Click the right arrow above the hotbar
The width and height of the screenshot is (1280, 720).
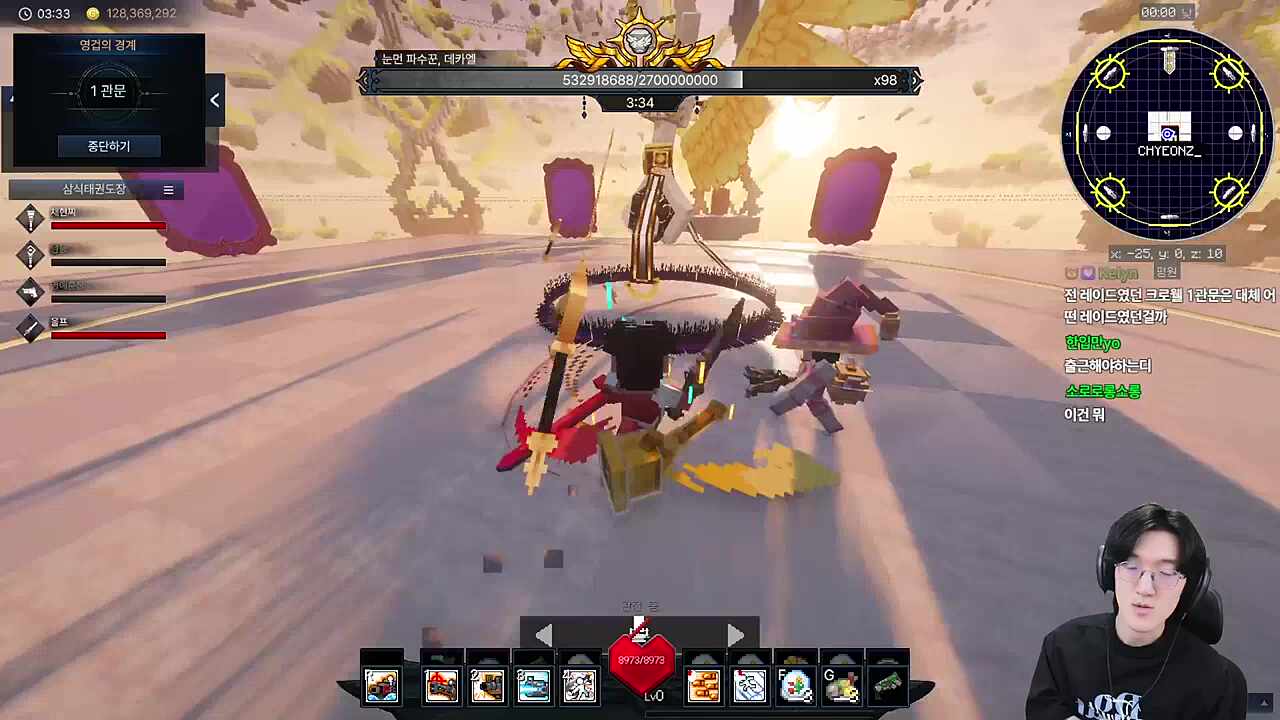tap(736, 635)
